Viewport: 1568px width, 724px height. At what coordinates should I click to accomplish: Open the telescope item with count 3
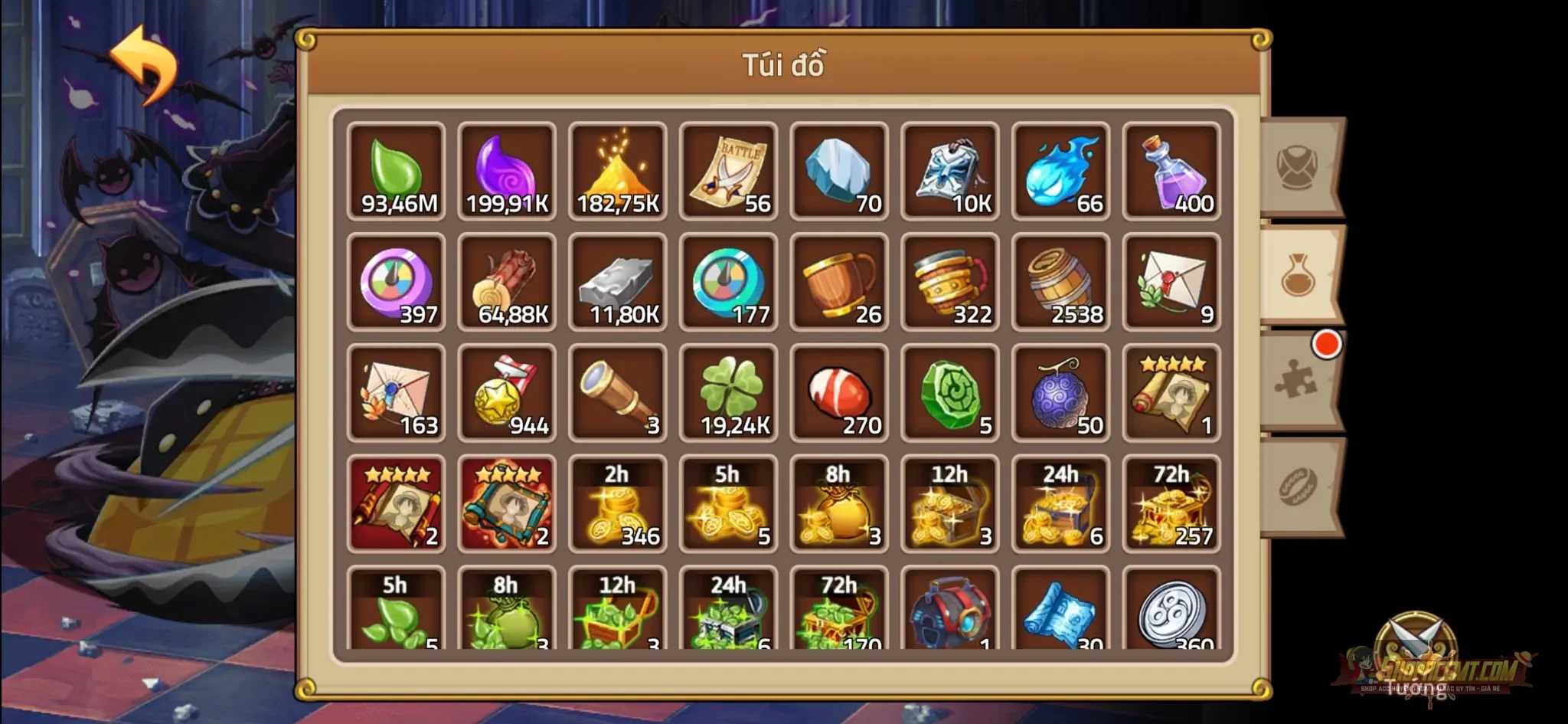[618, 392]
